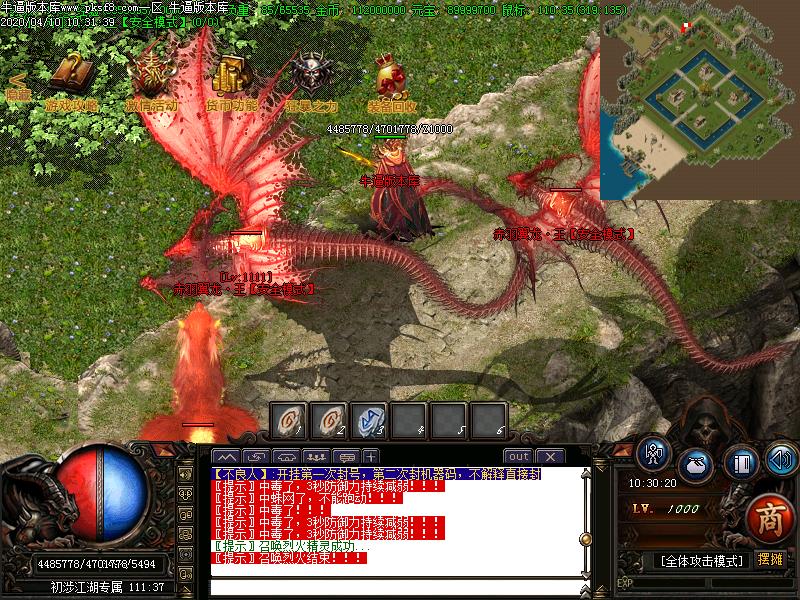Toggle sound with the speaker round button
Image resolution: width=800 pixels, height=600 pixels.
pyautogui.click(x=781, y=459)
